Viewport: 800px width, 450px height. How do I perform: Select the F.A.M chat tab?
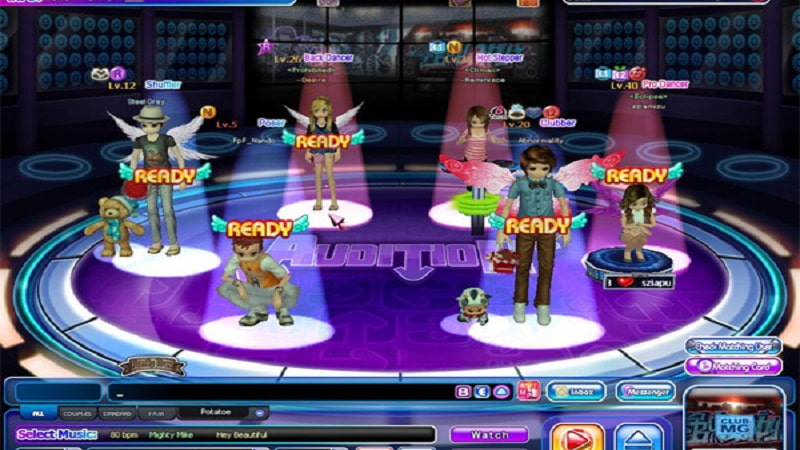[x=157, y=412]
